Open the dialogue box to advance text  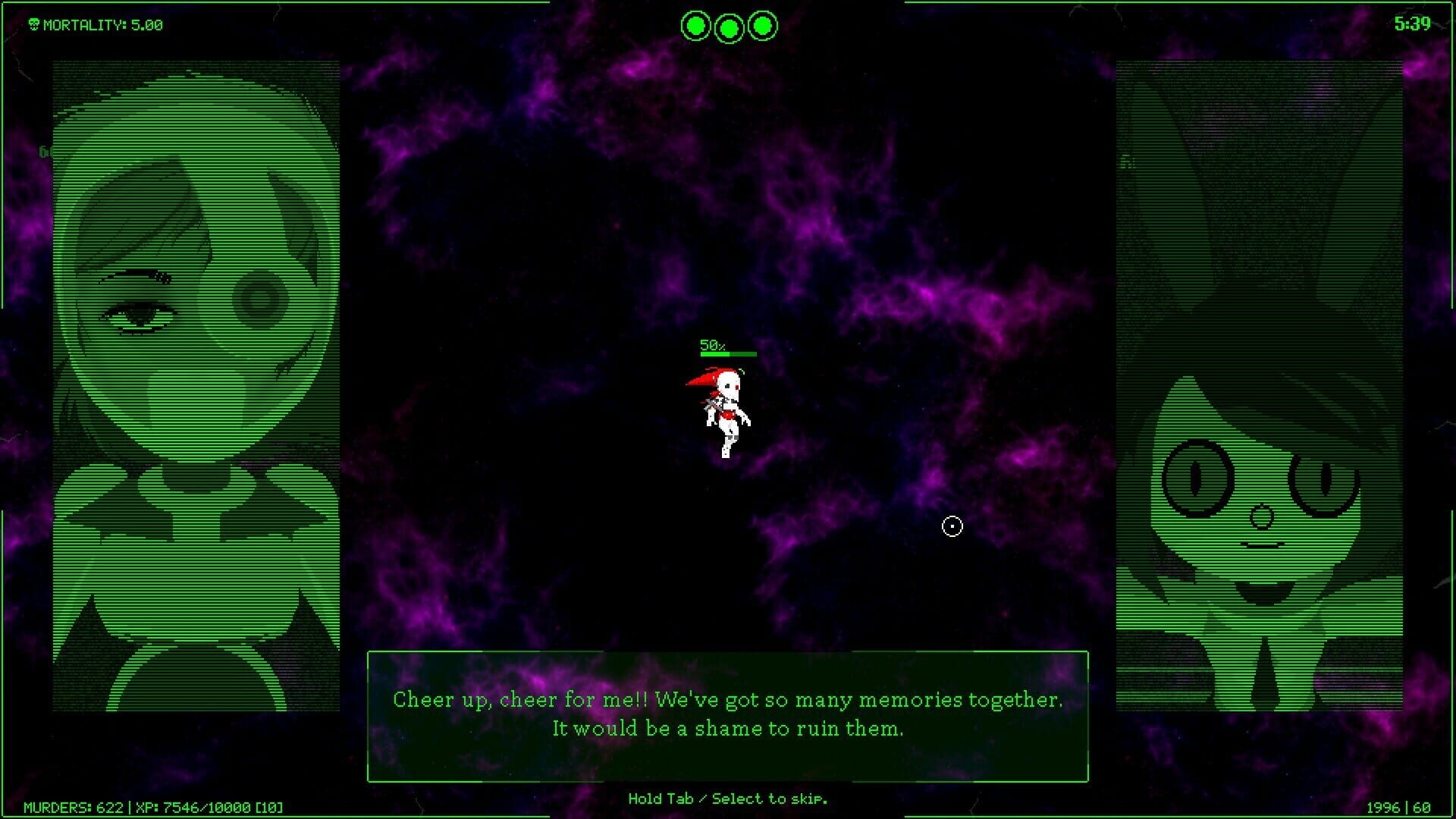tap(727, 714)
